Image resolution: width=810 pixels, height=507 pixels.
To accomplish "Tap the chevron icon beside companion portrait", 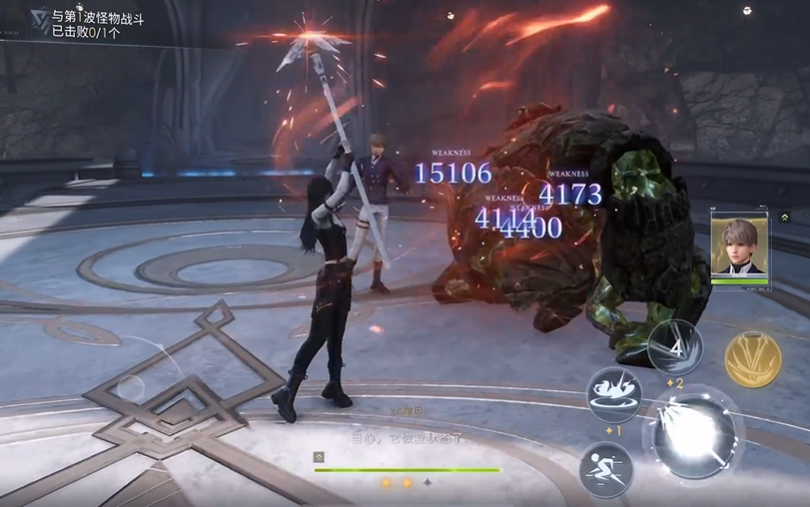I will (x=786, y=217).
